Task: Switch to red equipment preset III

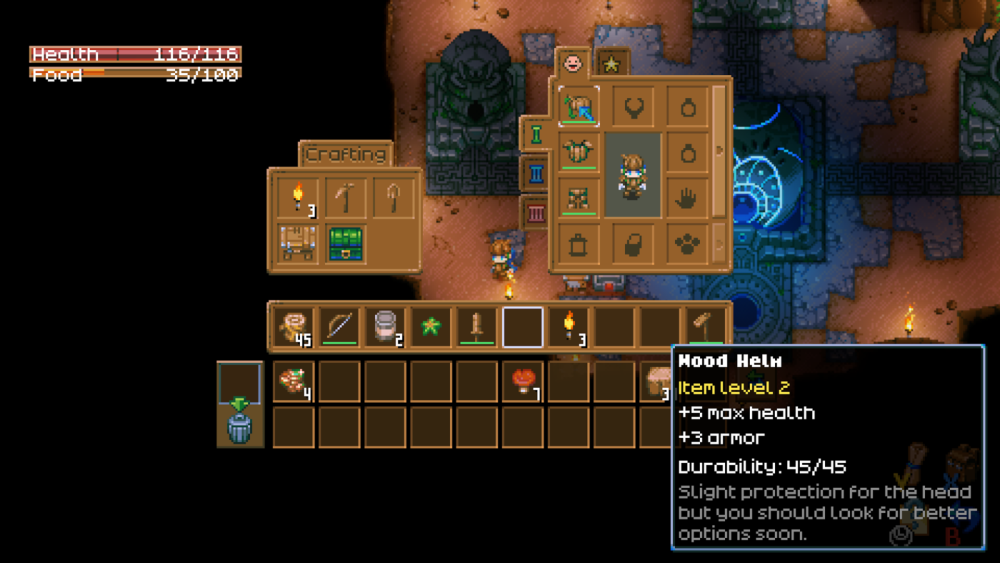Action: pos(536,213)
